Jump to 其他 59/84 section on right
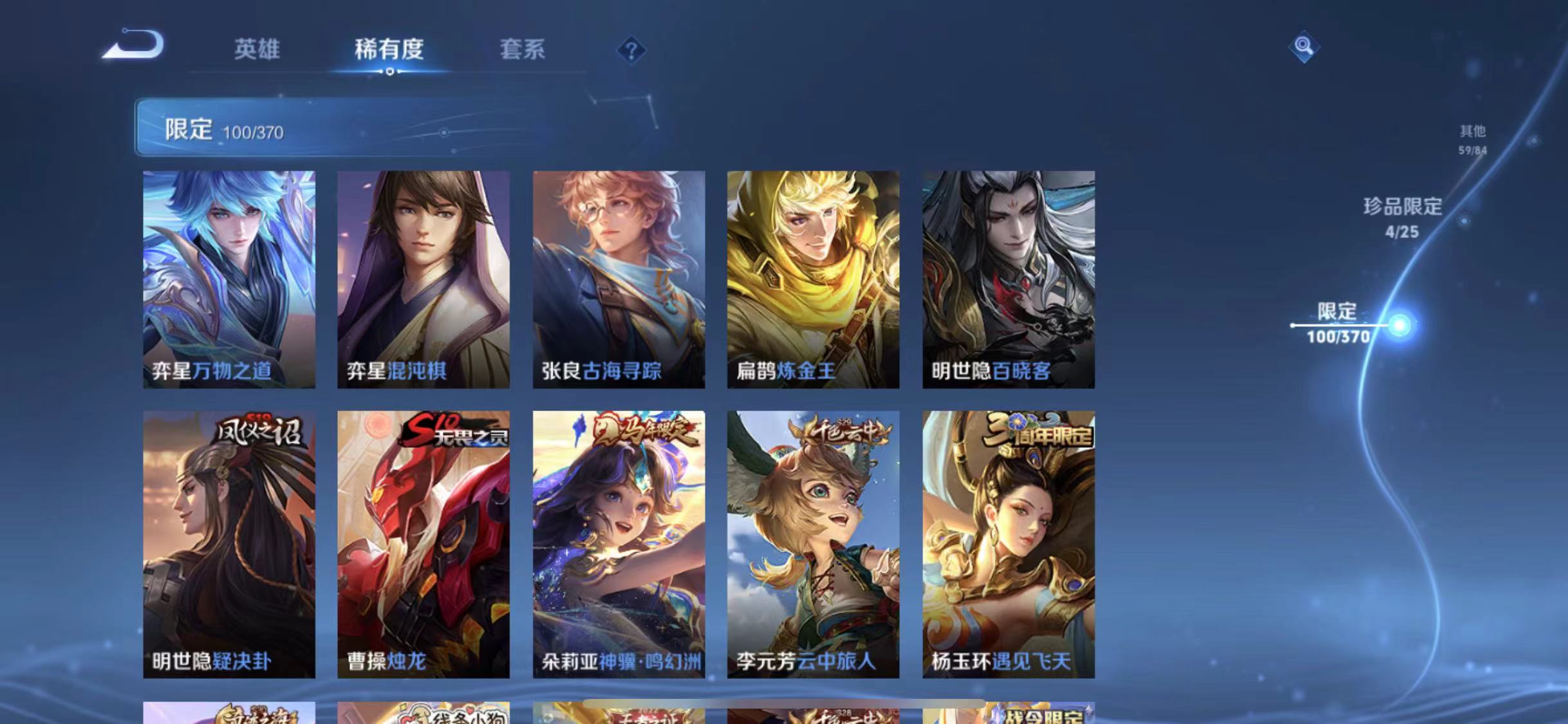Viewport: 1568px width, 724px height. tap(1472, 139)
